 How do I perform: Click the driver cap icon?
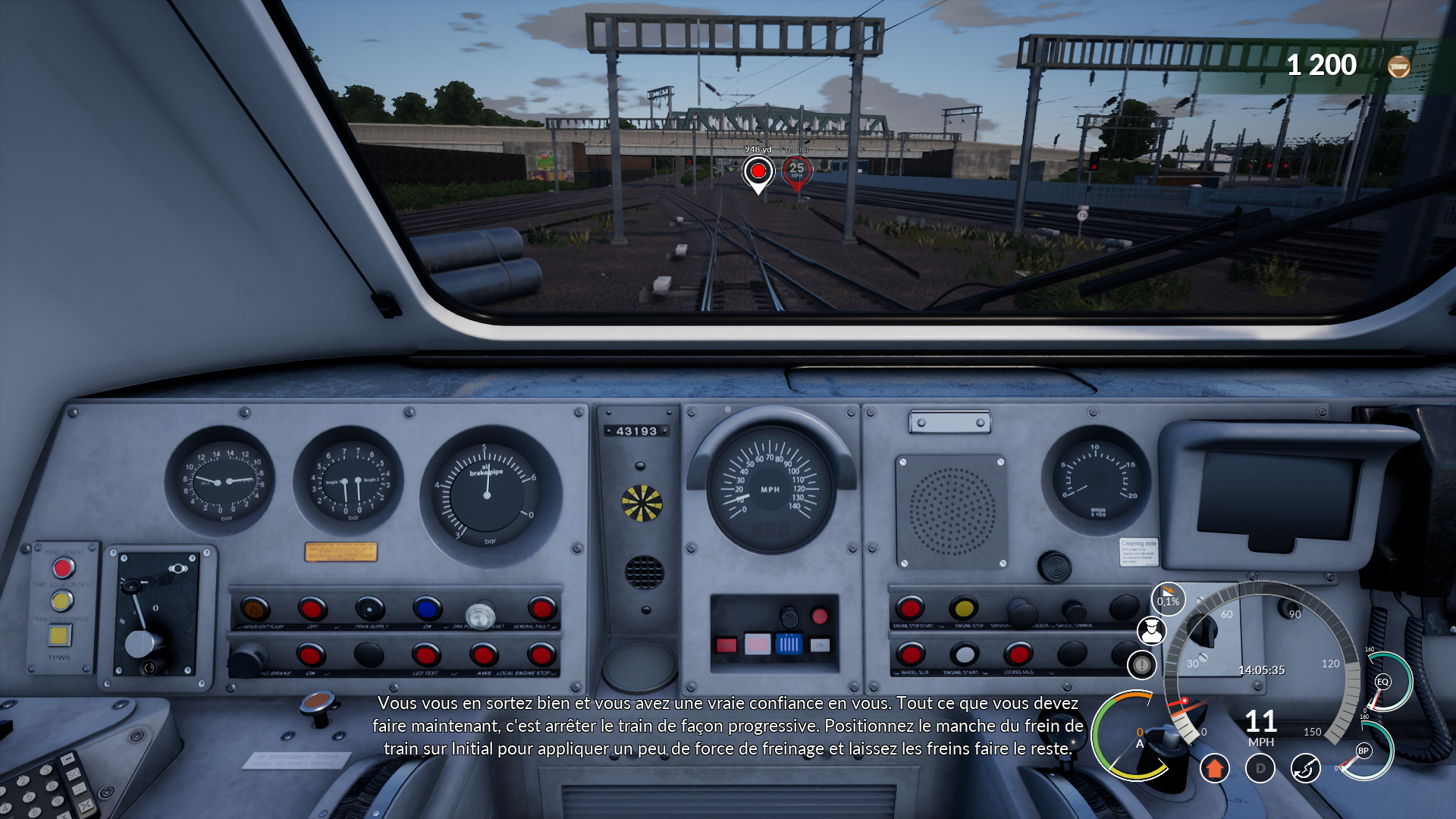click(1151, 631)
